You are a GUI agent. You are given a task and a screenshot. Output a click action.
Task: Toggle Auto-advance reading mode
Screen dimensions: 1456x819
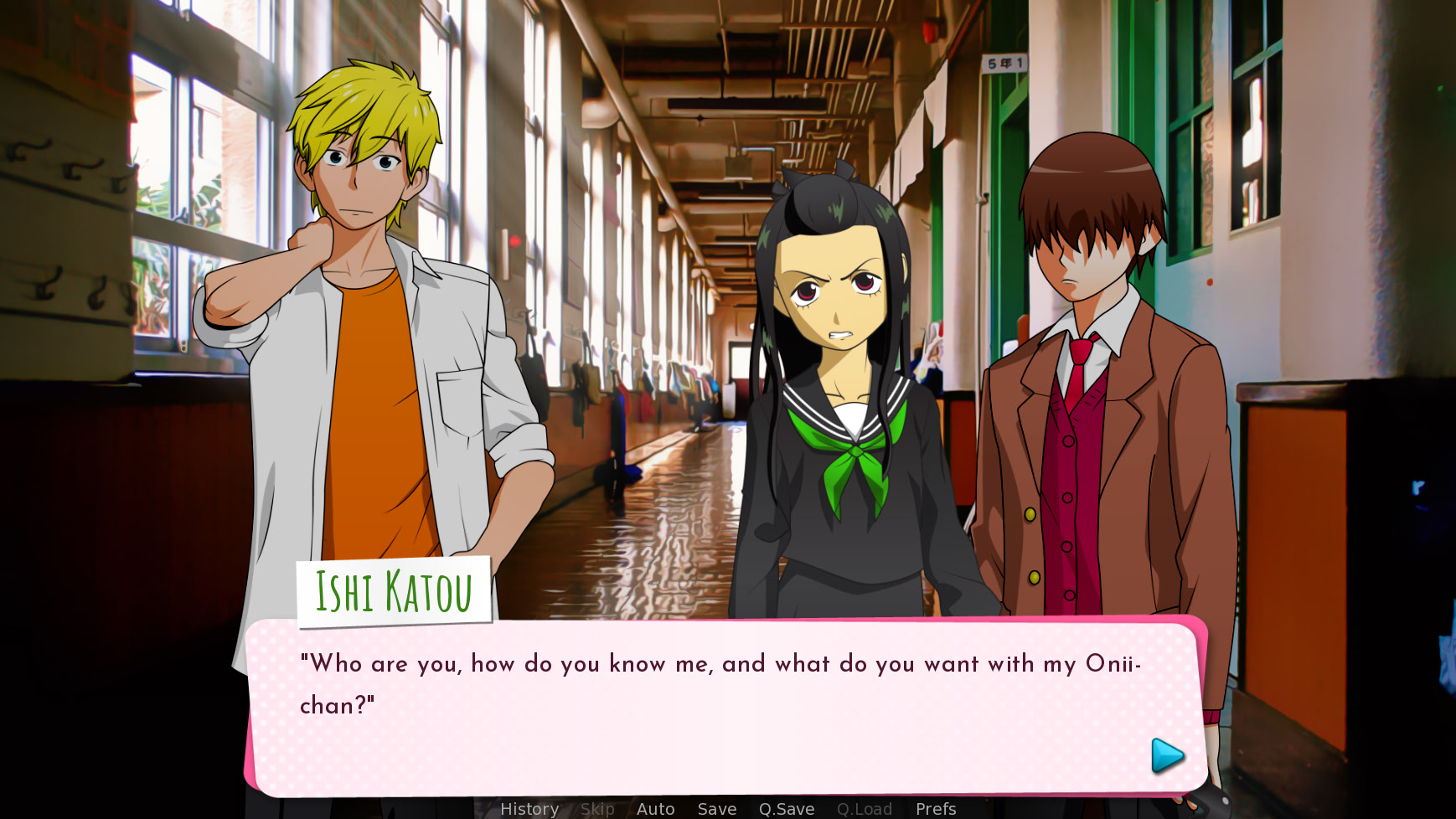[656, 809]
